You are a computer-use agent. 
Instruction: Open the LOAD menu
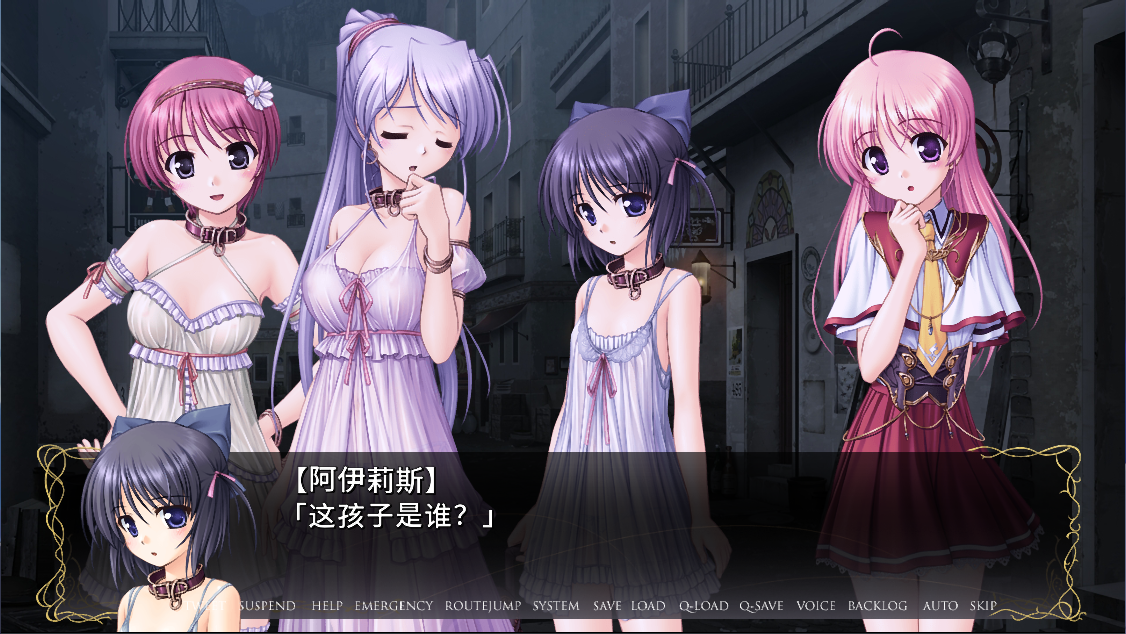tap(648, 606)
